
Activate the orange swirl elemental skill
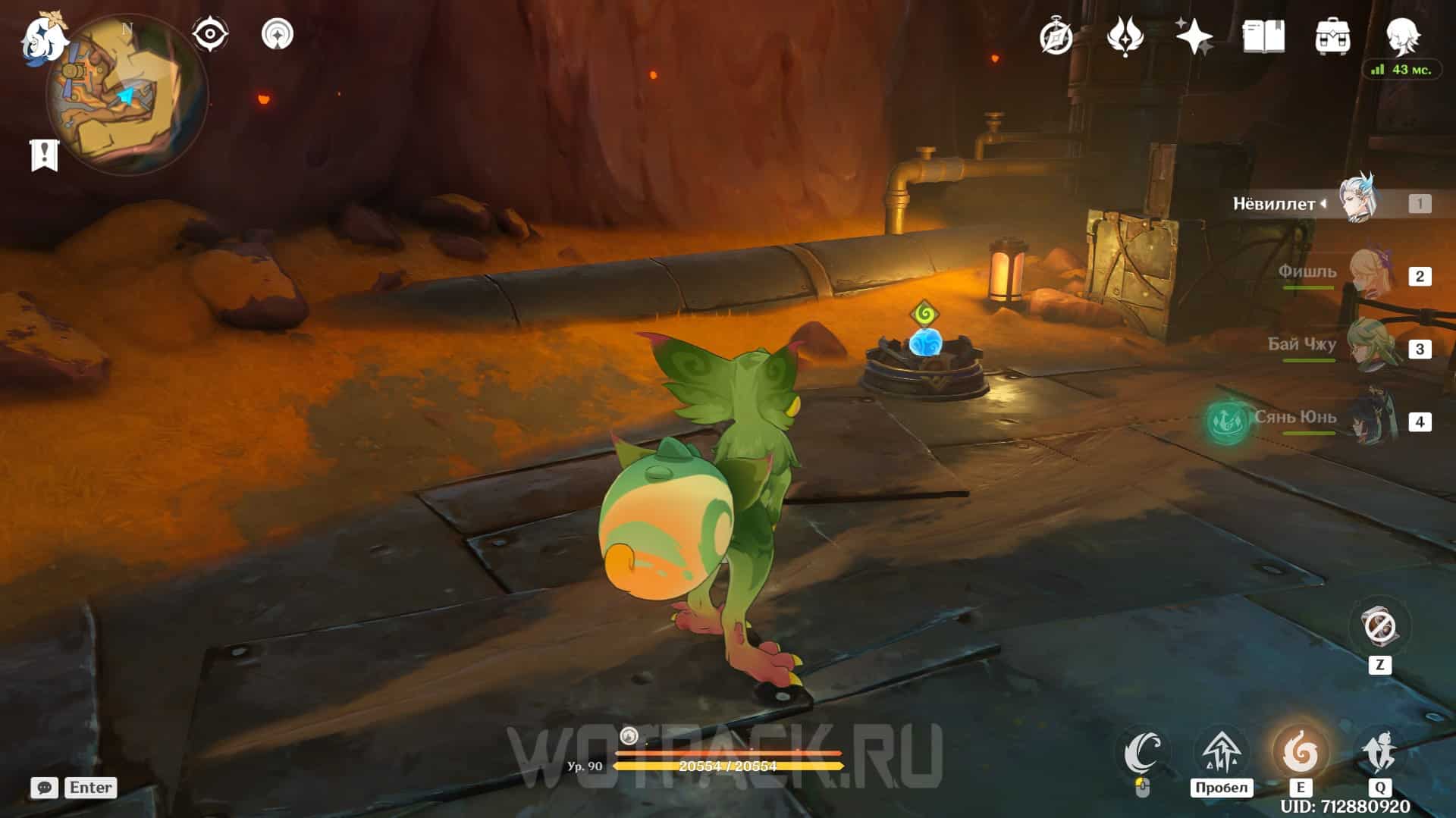(x=1300, y=753)
